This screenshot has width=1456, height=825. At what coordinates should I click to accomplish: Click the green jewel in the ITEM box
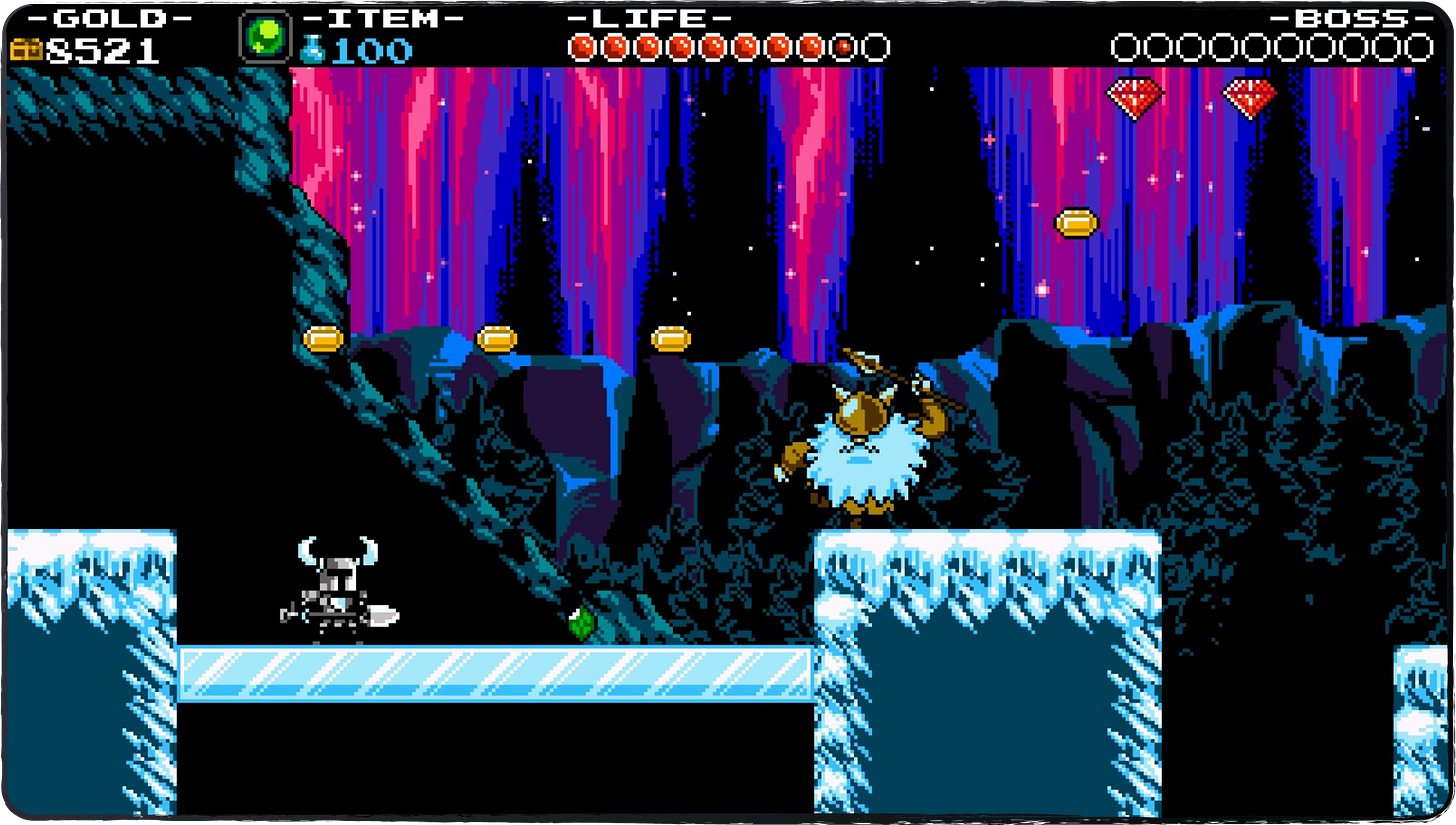pyautogui.click(x=264, y=35)
